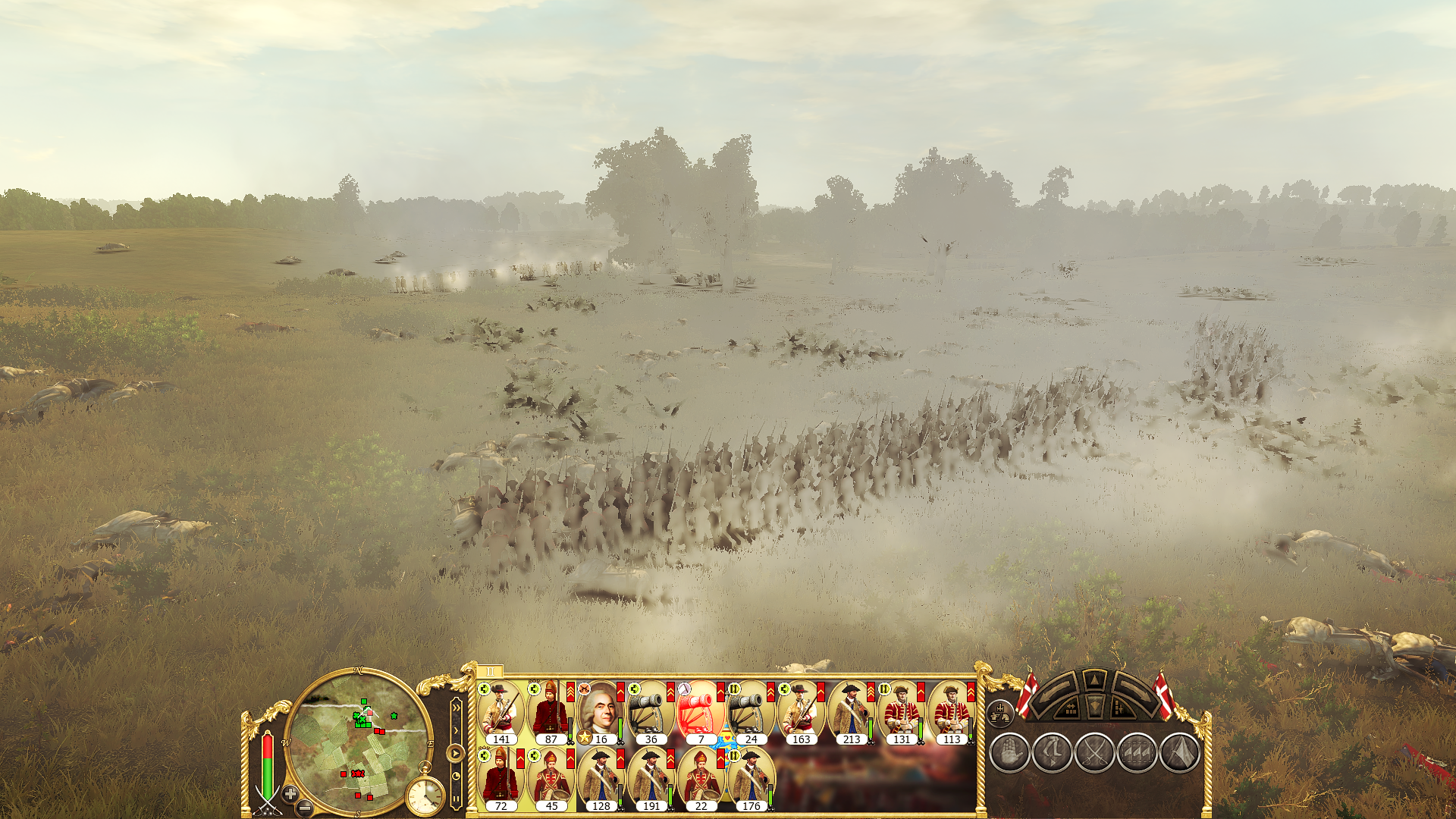Image resolution: width=1456 pixels, height=819 pixels.
Task: Zoom in the minimap with plus button
Action: (x=290, y=794)
